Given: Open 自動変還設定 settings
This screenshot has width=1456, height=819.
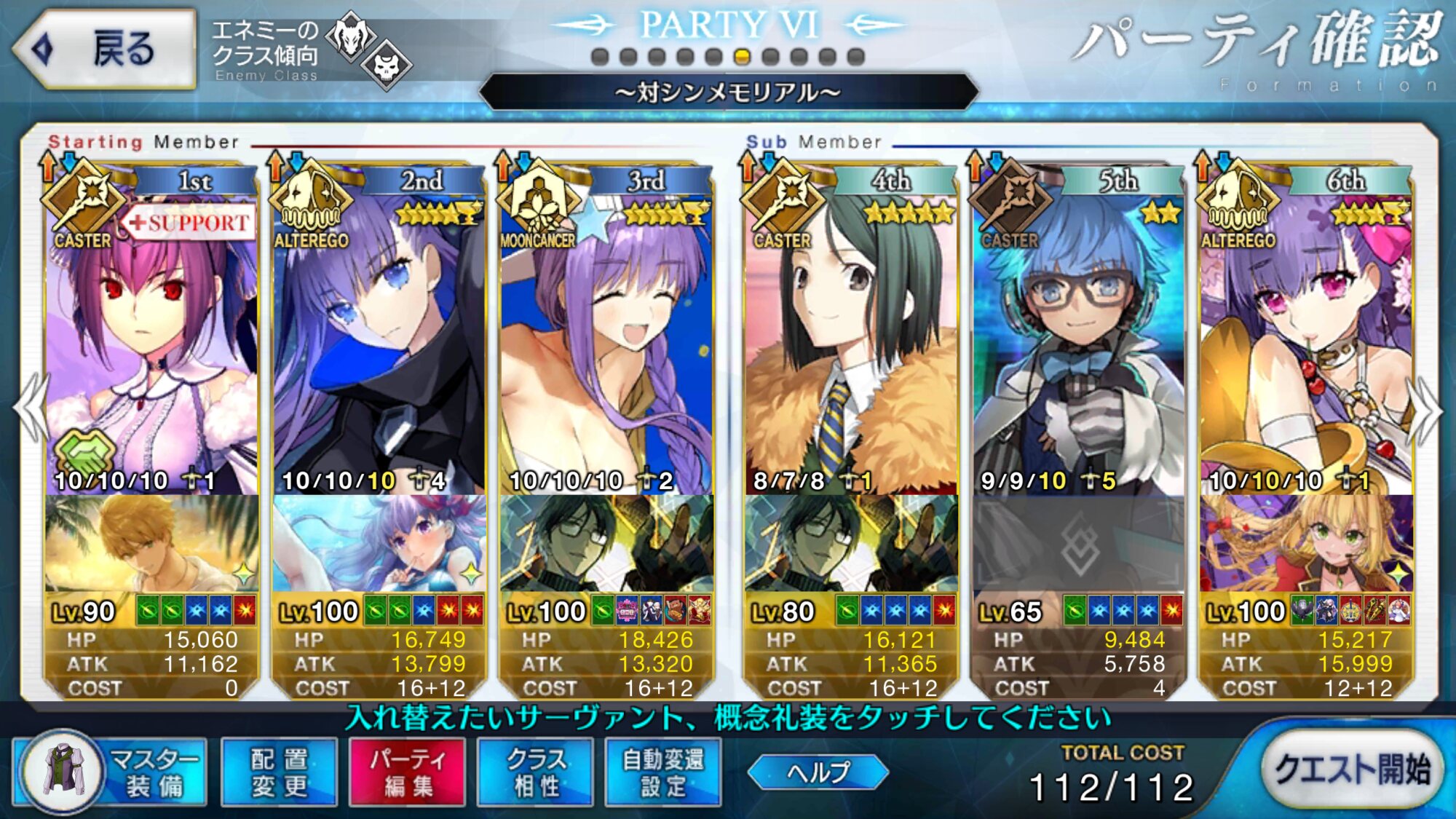Looking at the screenshot, I should [663, 772].
